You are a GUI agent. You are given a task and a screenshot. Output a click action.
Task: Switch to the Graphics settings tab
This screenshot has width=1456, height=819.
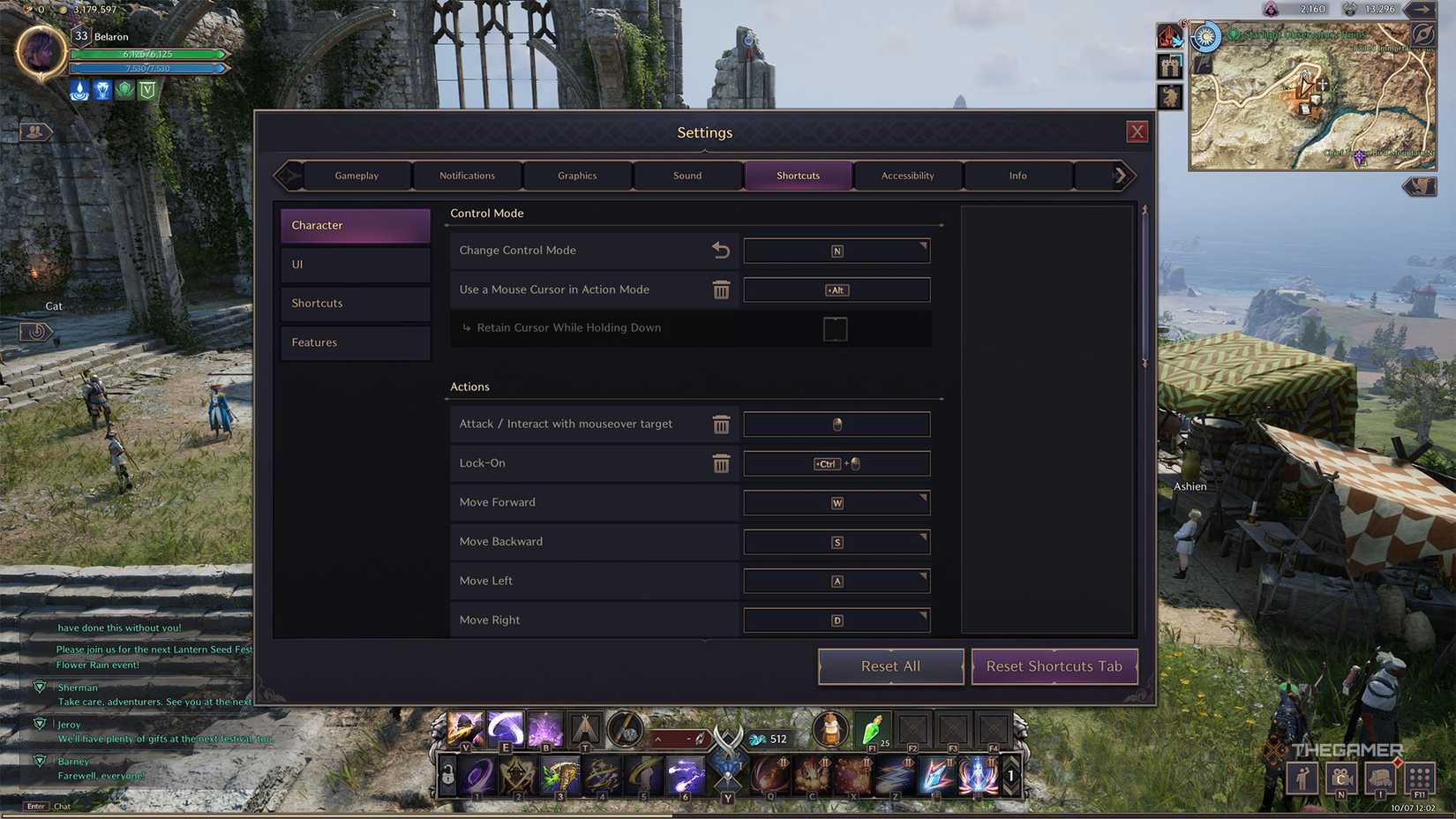point(577,175)
